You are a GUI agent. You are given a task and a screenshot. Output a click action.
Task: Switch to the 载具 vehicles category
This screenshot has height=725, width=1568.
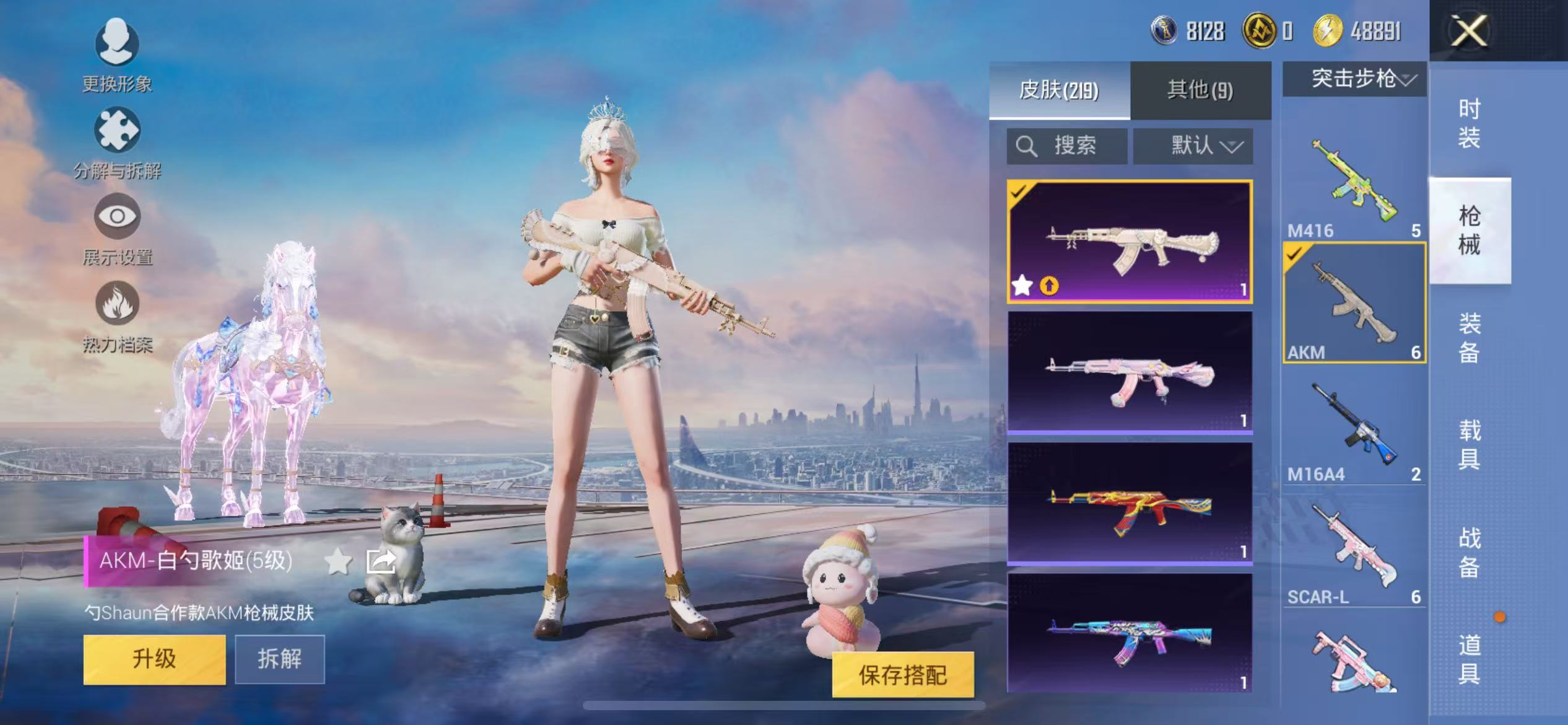point(1469,444)
